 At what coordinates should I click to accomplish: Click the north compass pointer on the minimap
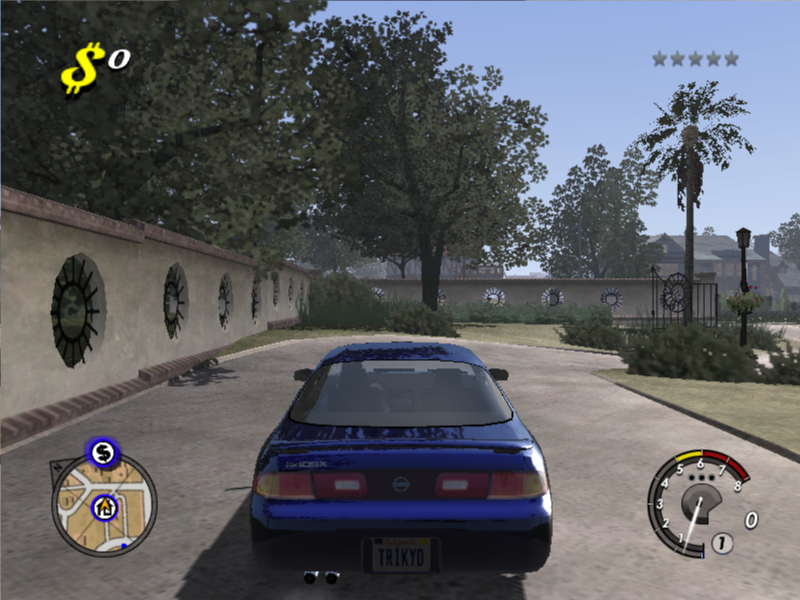pyautogui.click(x=57, y=465)
